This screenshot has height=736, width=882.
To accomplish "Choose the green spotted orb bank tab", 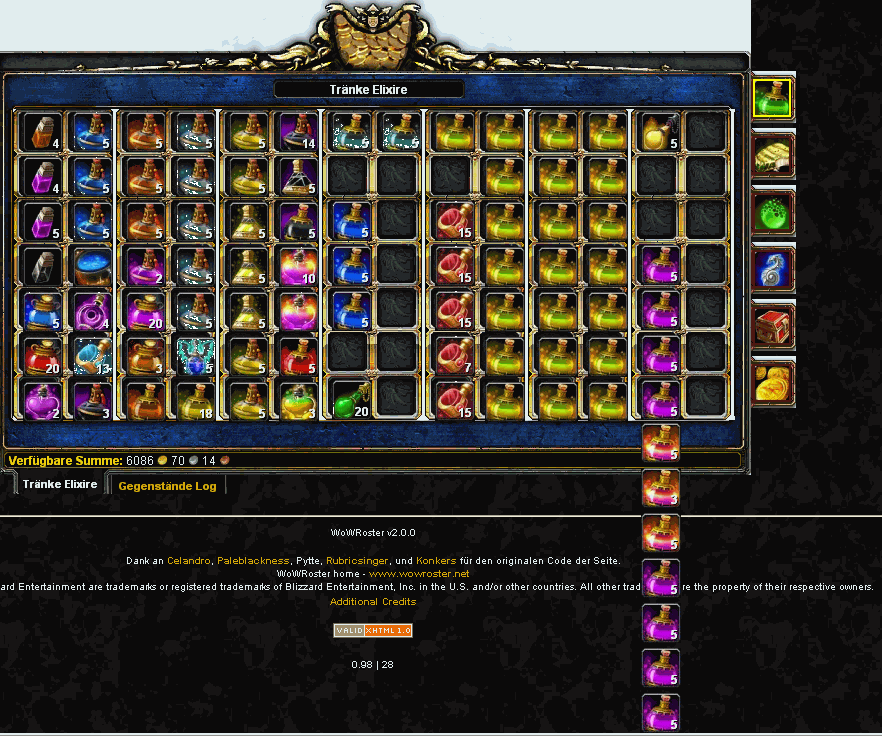I will pyautogui.click(x=773, y=212).
